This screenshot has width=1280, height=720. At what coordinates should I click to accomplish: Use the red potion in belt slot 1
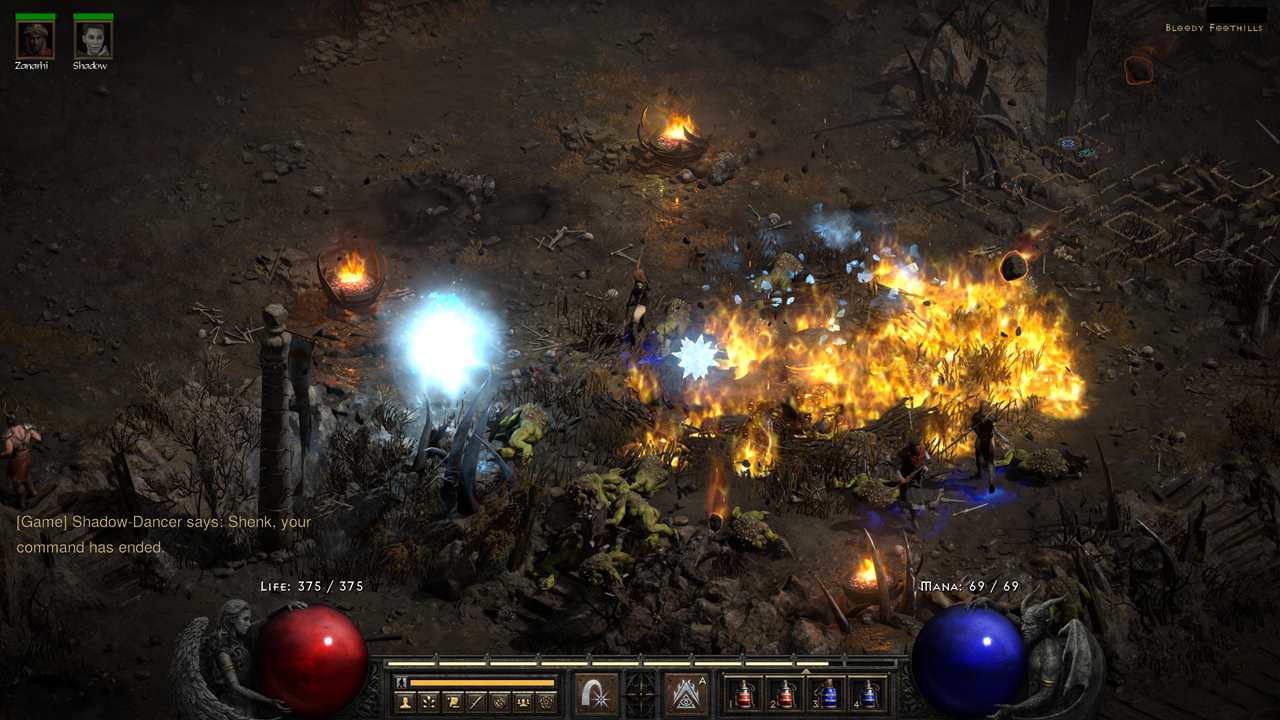coord(743,694)
